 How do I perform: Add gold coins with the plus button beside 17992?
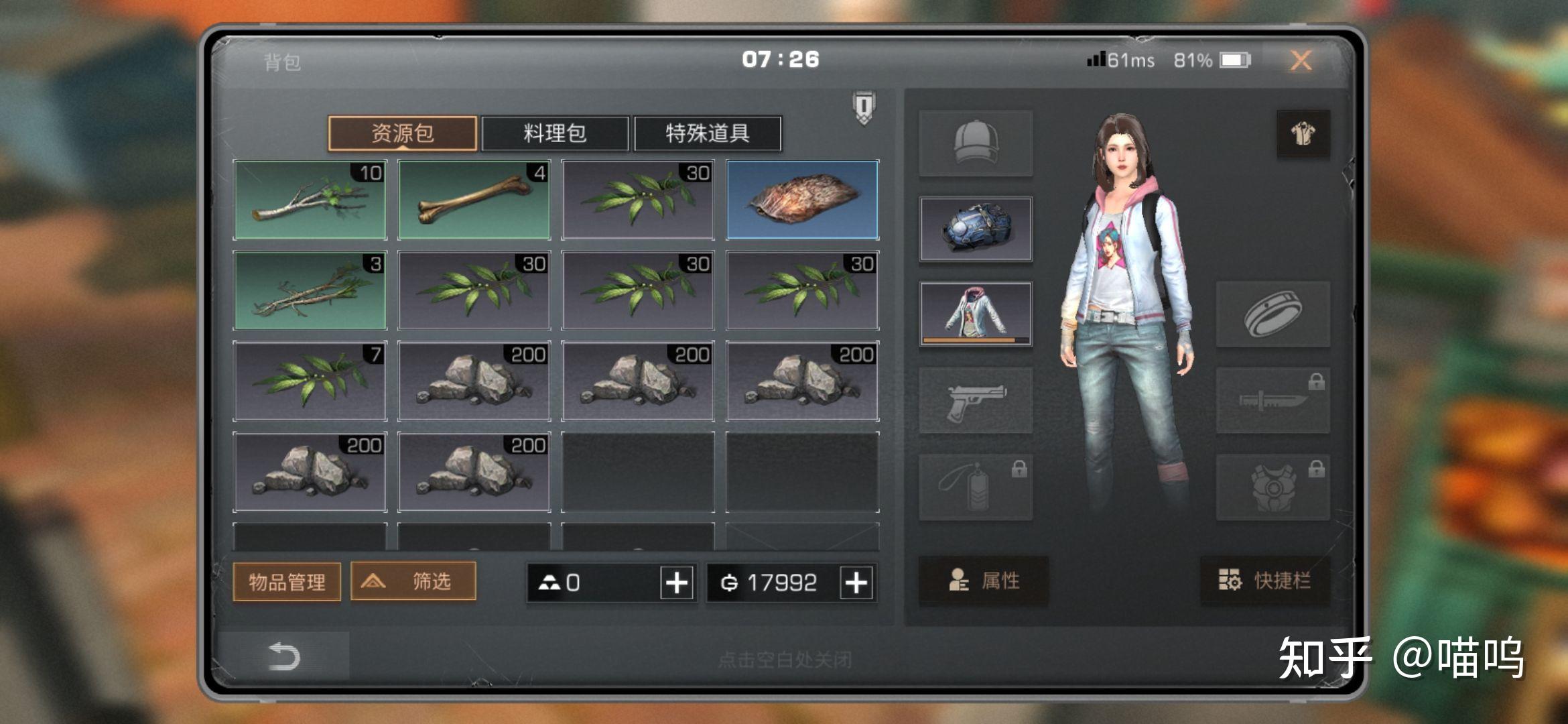[x=856, y=583]
